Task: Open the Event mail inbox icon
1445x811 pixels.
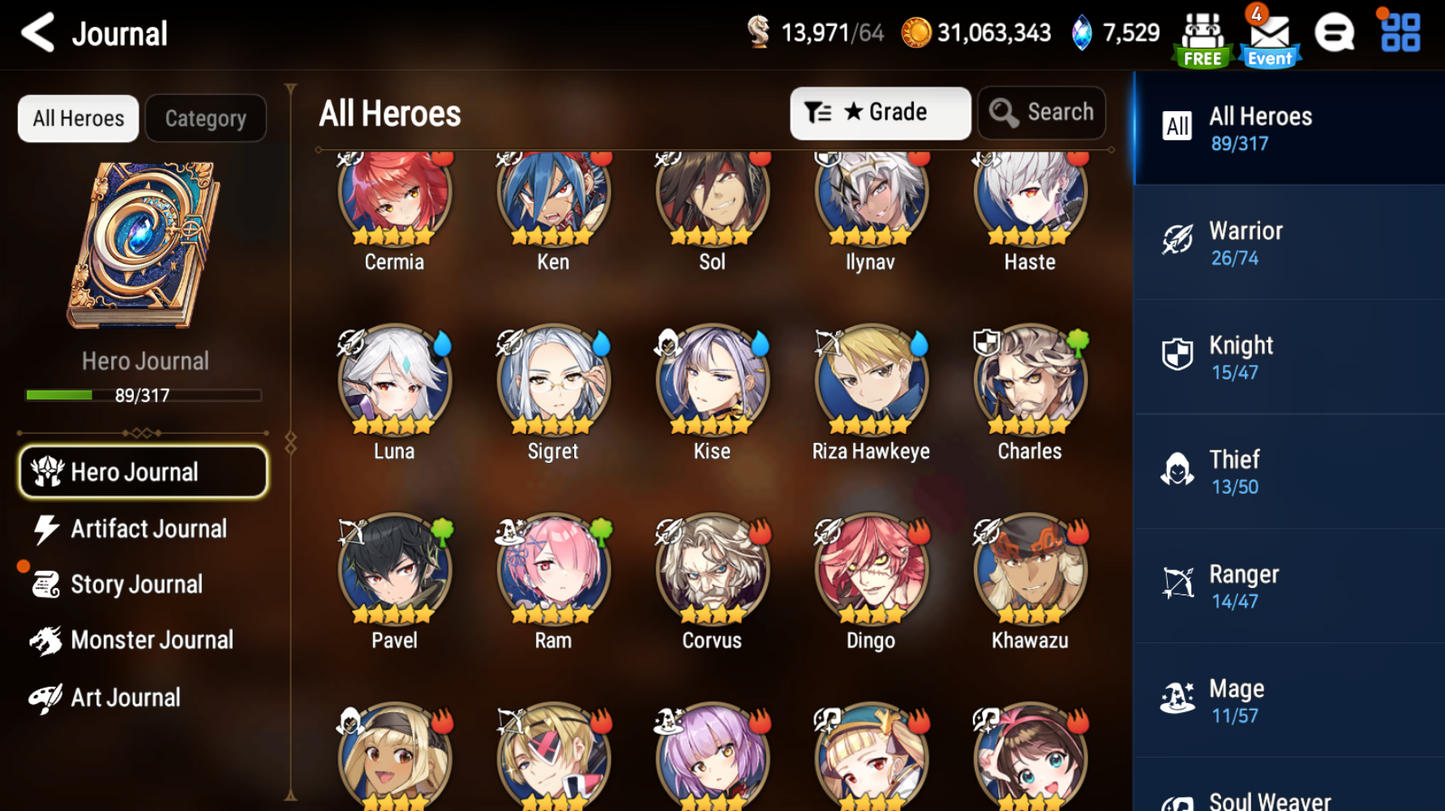Action: (1268, 35)
